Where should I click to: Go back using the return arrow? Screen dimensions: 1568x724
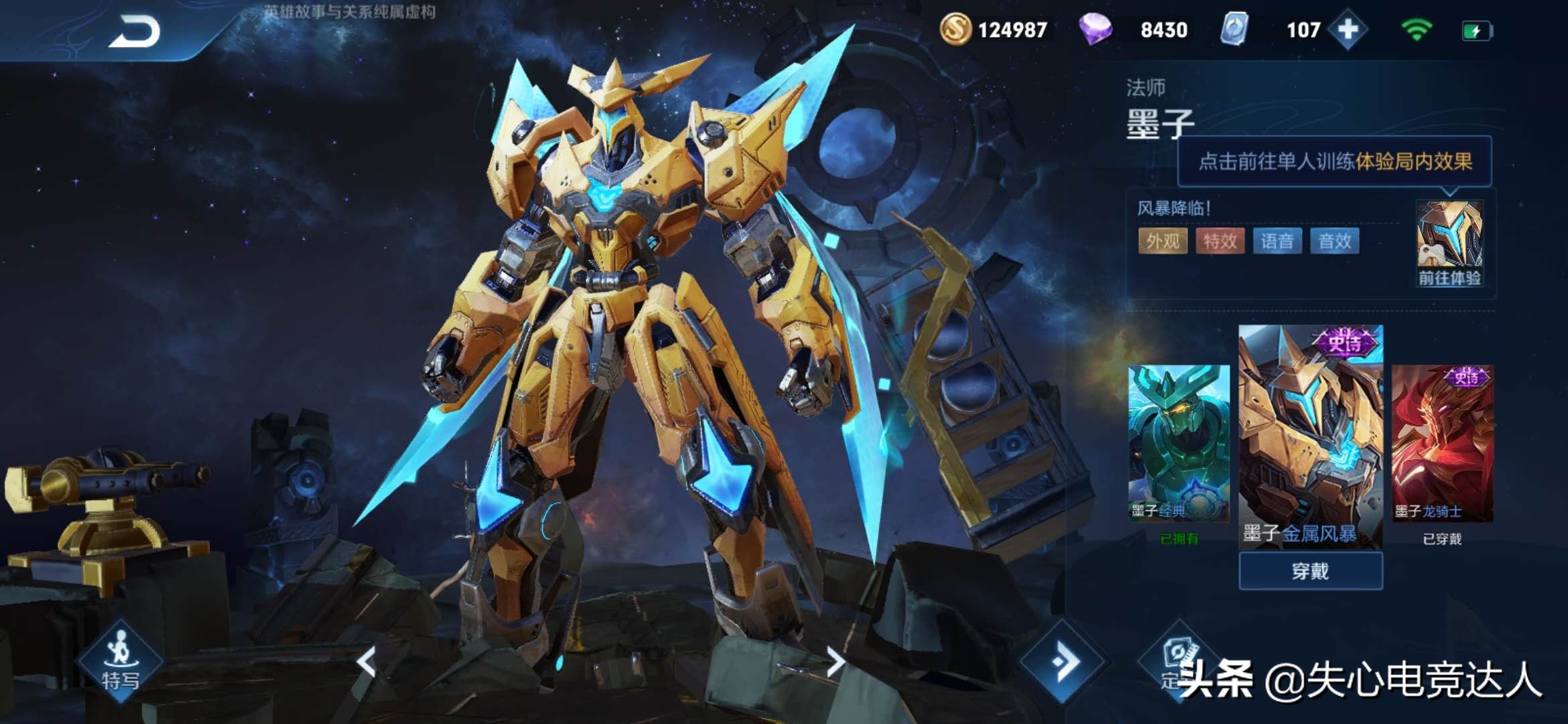click(135, 32)
